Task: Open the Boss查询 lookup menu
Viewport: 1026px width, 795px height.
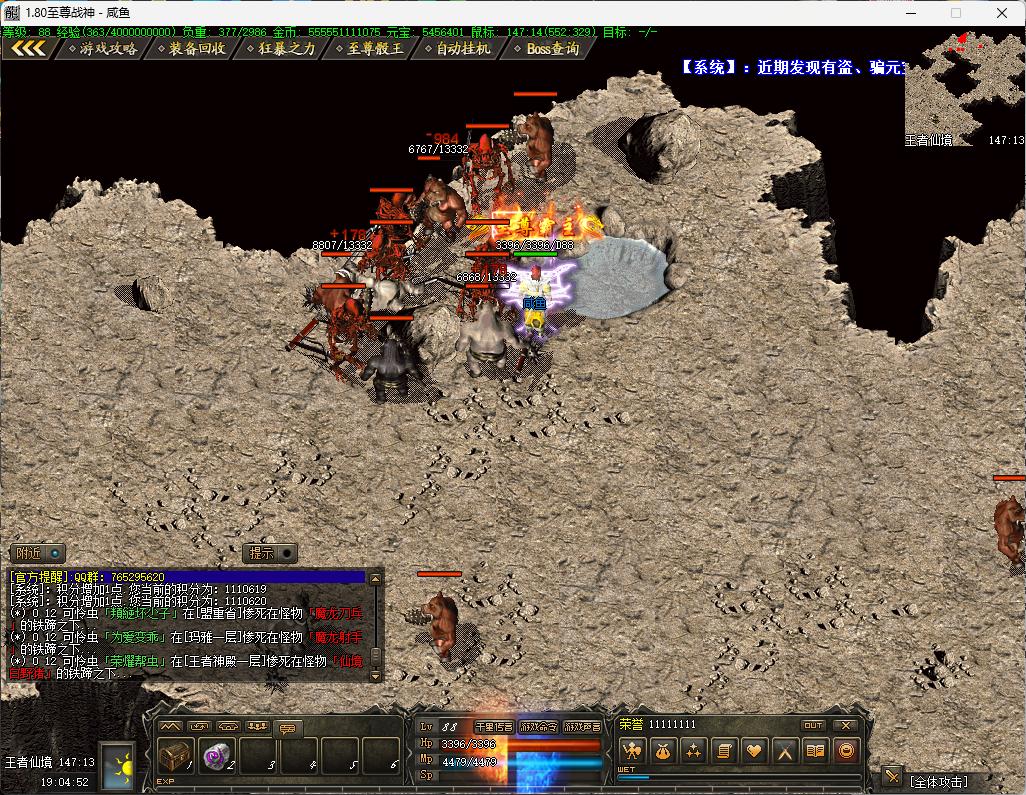Action: [549, 48]
